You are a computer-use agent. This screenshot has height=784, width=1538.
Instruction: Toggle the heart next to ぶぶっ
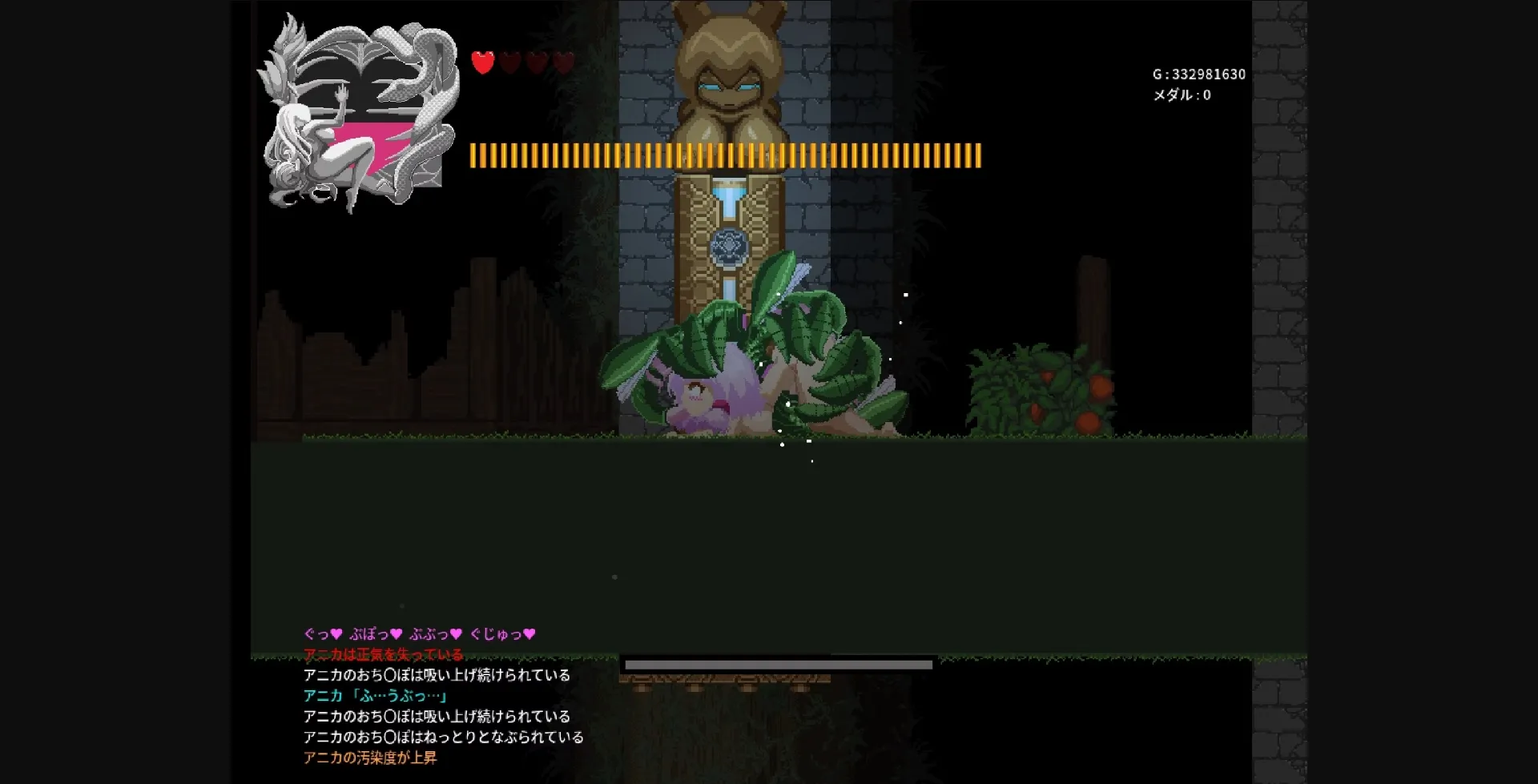pos(455,633)
